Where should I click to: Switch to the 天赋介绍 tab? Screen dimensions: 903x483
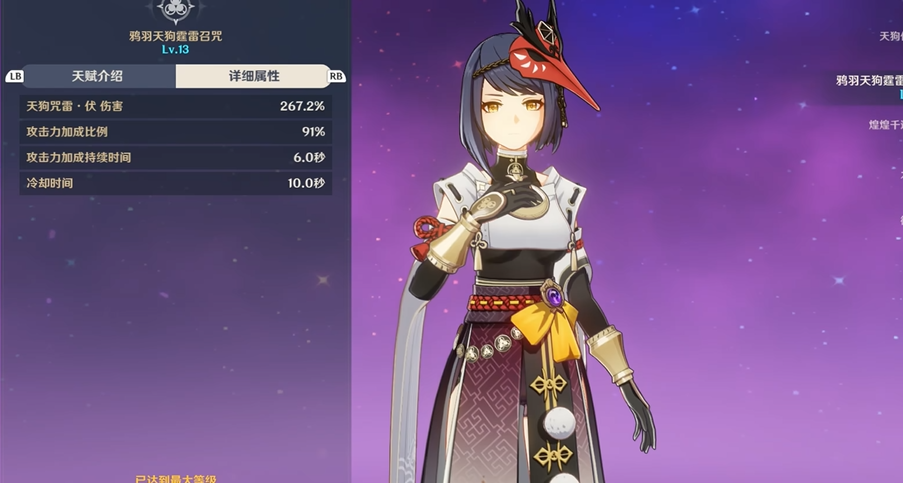coord(98,76)
